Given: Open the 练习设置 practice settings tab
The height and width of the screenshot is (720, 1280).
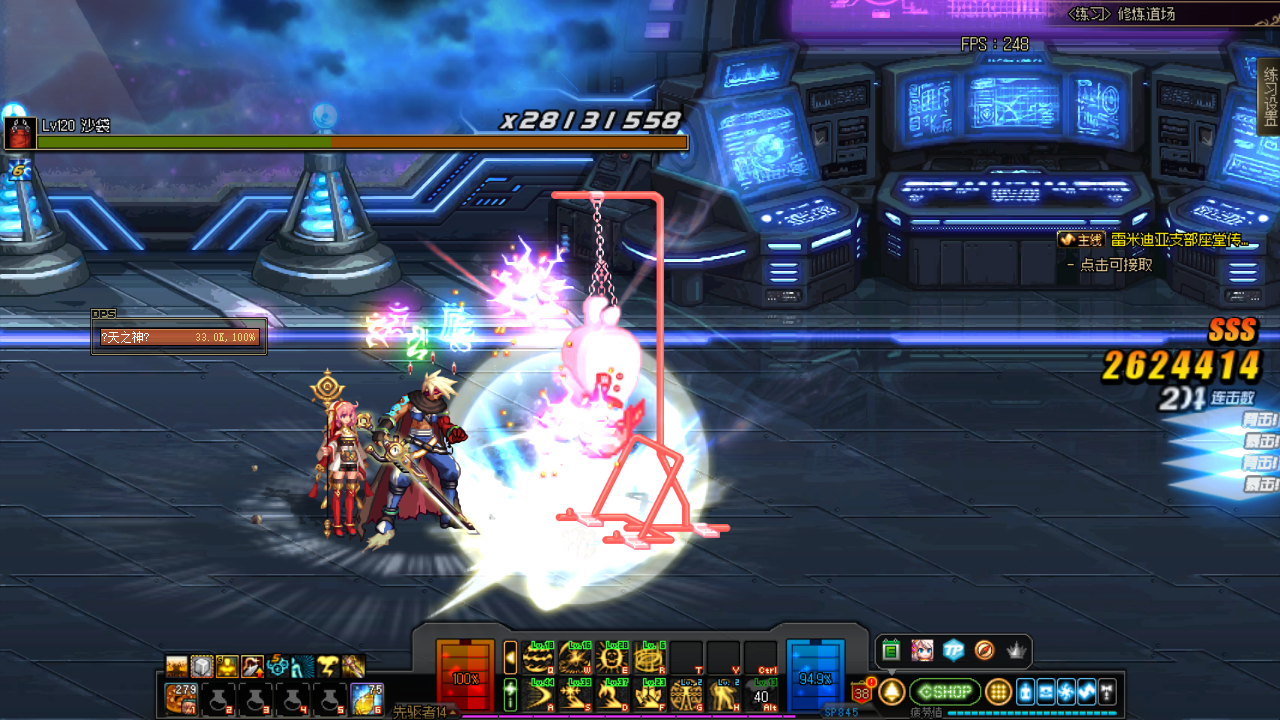Looking at the screenshot, I should point(1270,96).
